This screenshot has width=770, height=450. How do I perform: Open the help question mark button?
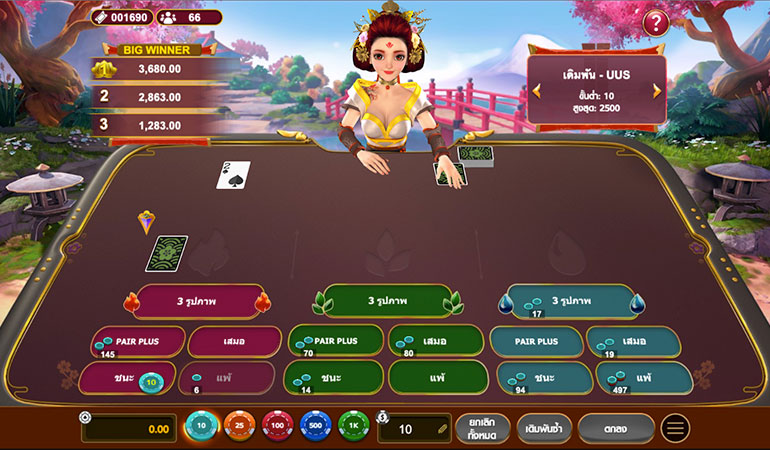click(656, 23)
